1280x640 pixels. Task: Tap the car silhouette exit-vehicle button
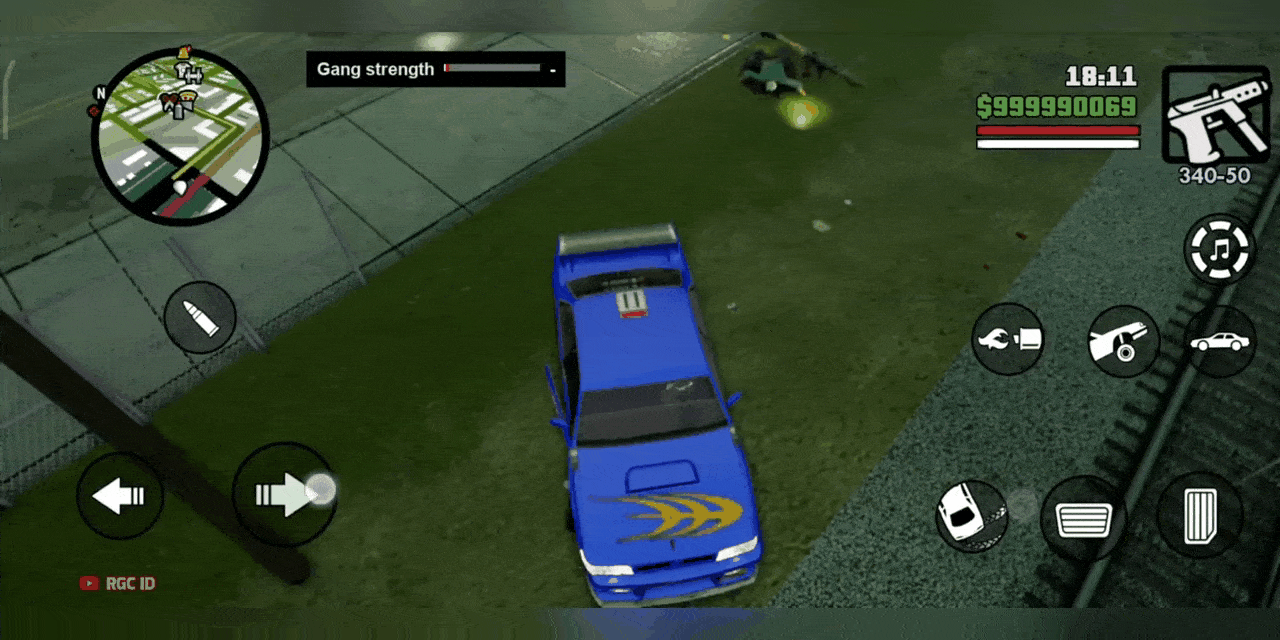coord(1220,342)
